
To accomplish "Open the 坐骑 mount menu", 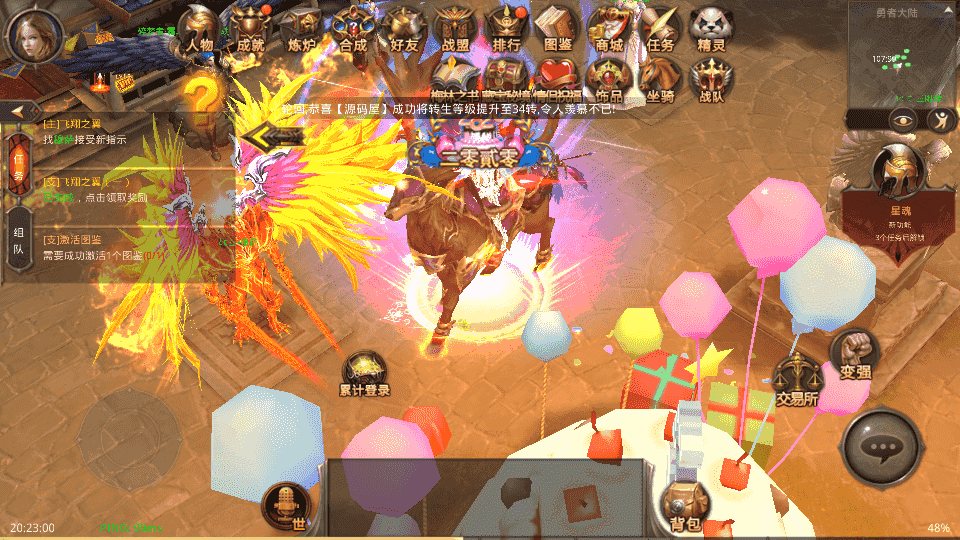I will (x=660, y=80).
